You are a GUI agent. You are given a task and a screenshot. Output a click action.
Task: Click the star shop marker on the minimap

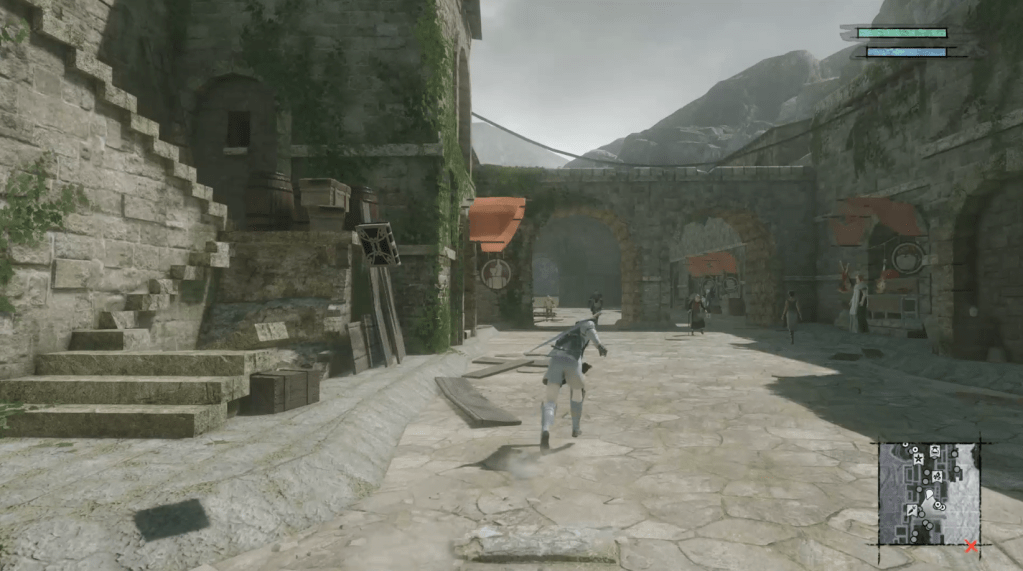pos(918,459)
